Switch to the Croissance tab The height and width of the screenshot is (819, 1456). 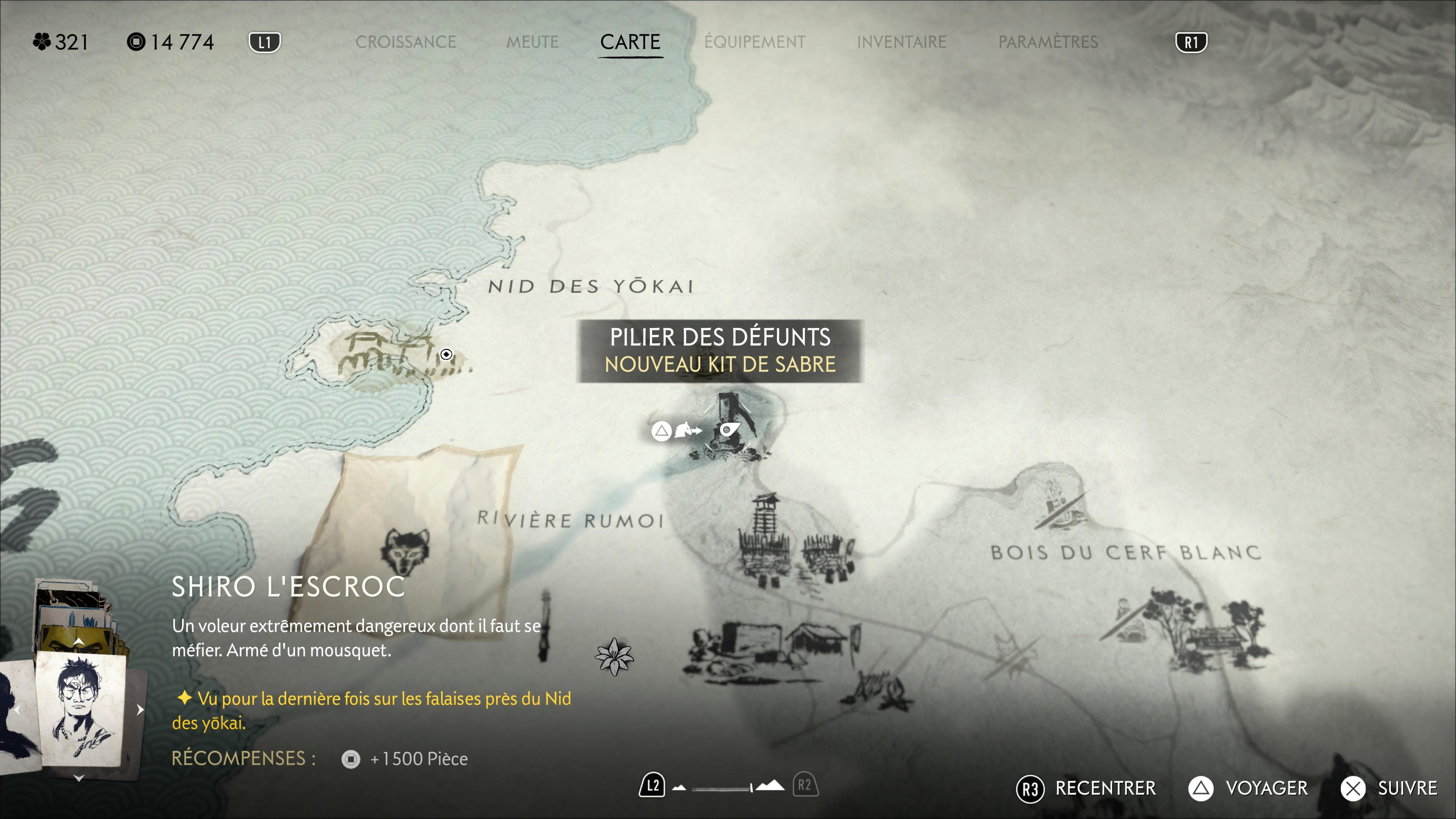405,42
